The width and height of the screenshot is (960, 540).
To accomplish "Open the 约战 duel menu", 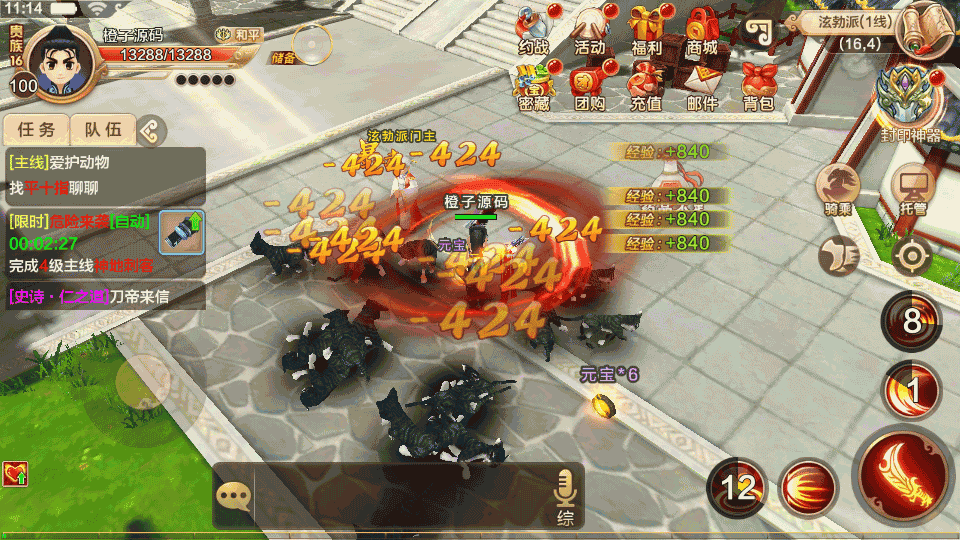I will 534,30.
